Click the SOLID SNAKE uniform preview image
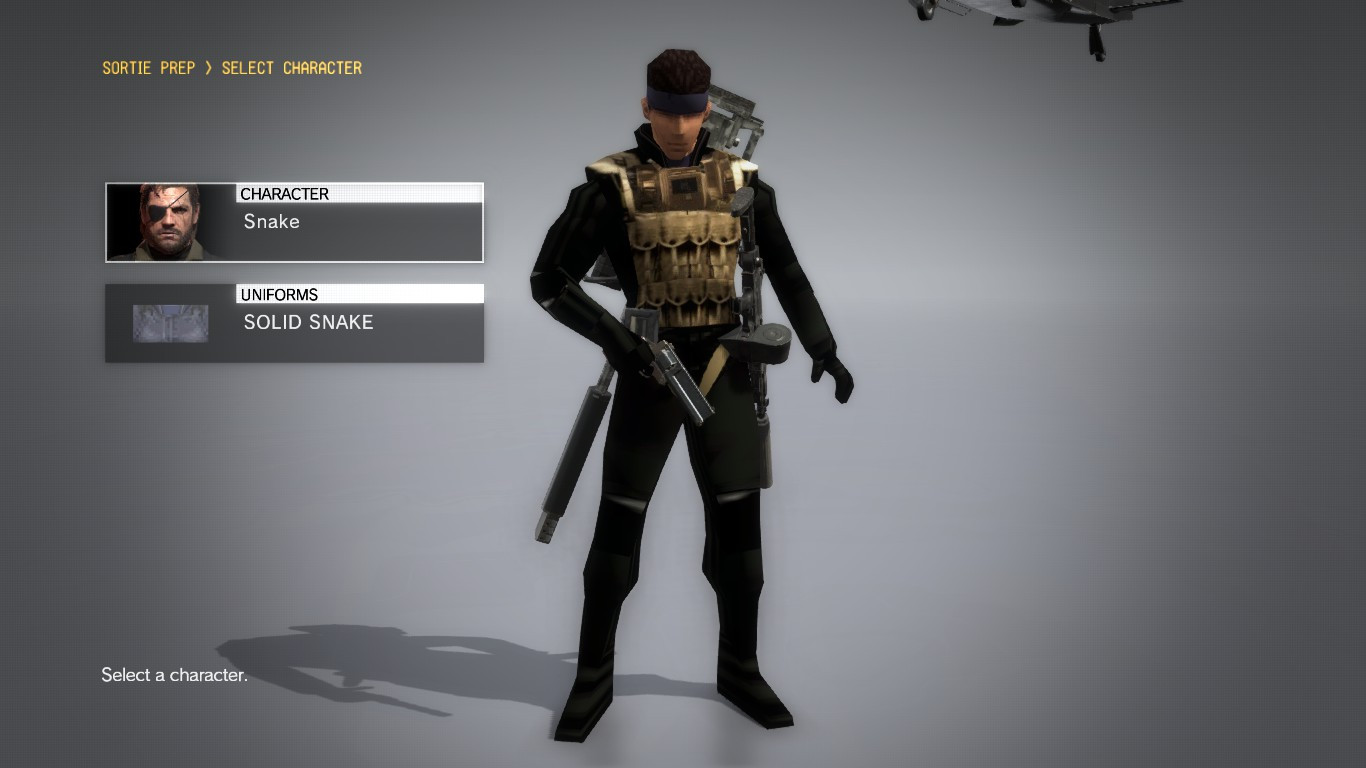Viewport: 1366px width, 768px height. tap(168, 322)
